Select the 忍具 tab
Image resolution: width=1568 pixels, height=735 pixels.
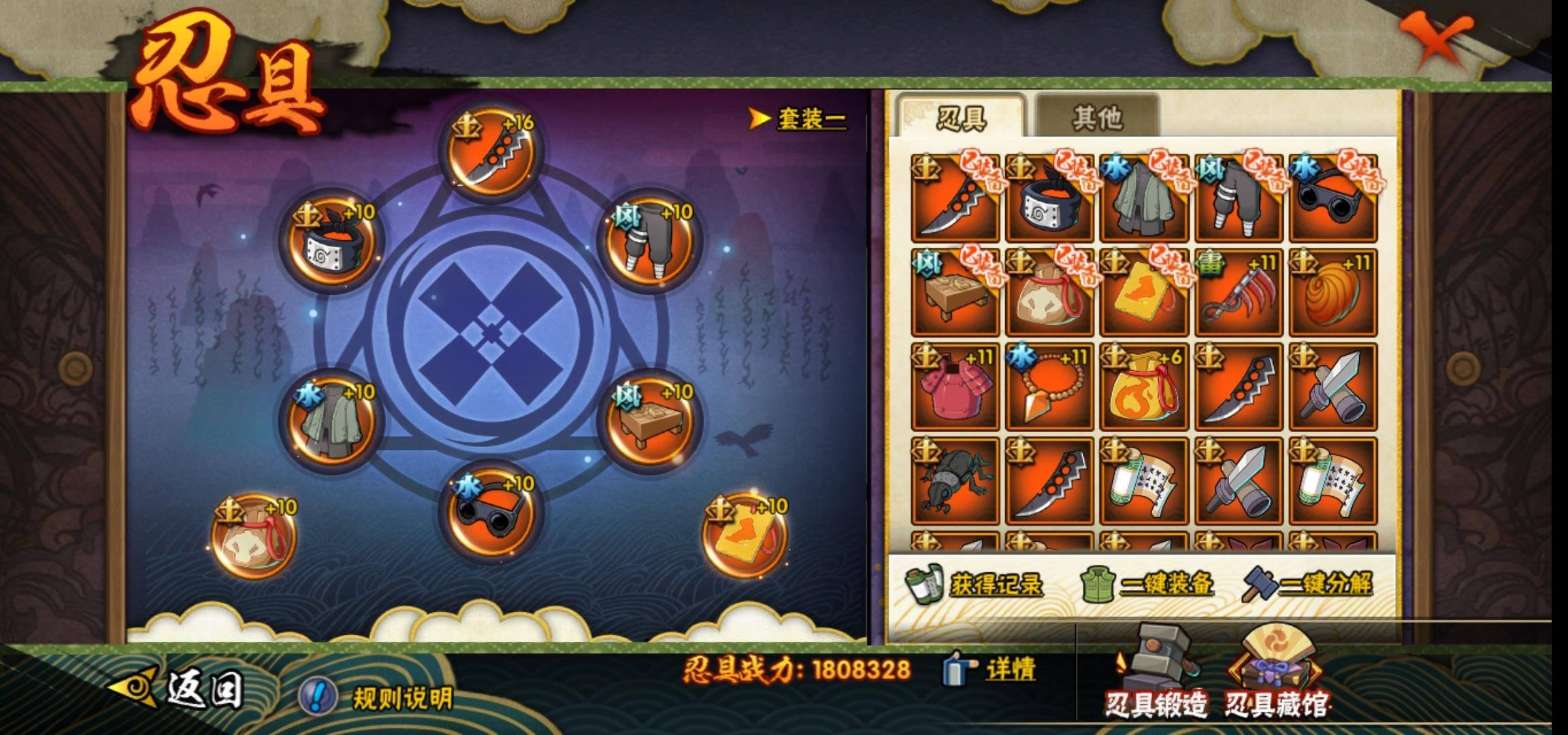pos(961,118)
